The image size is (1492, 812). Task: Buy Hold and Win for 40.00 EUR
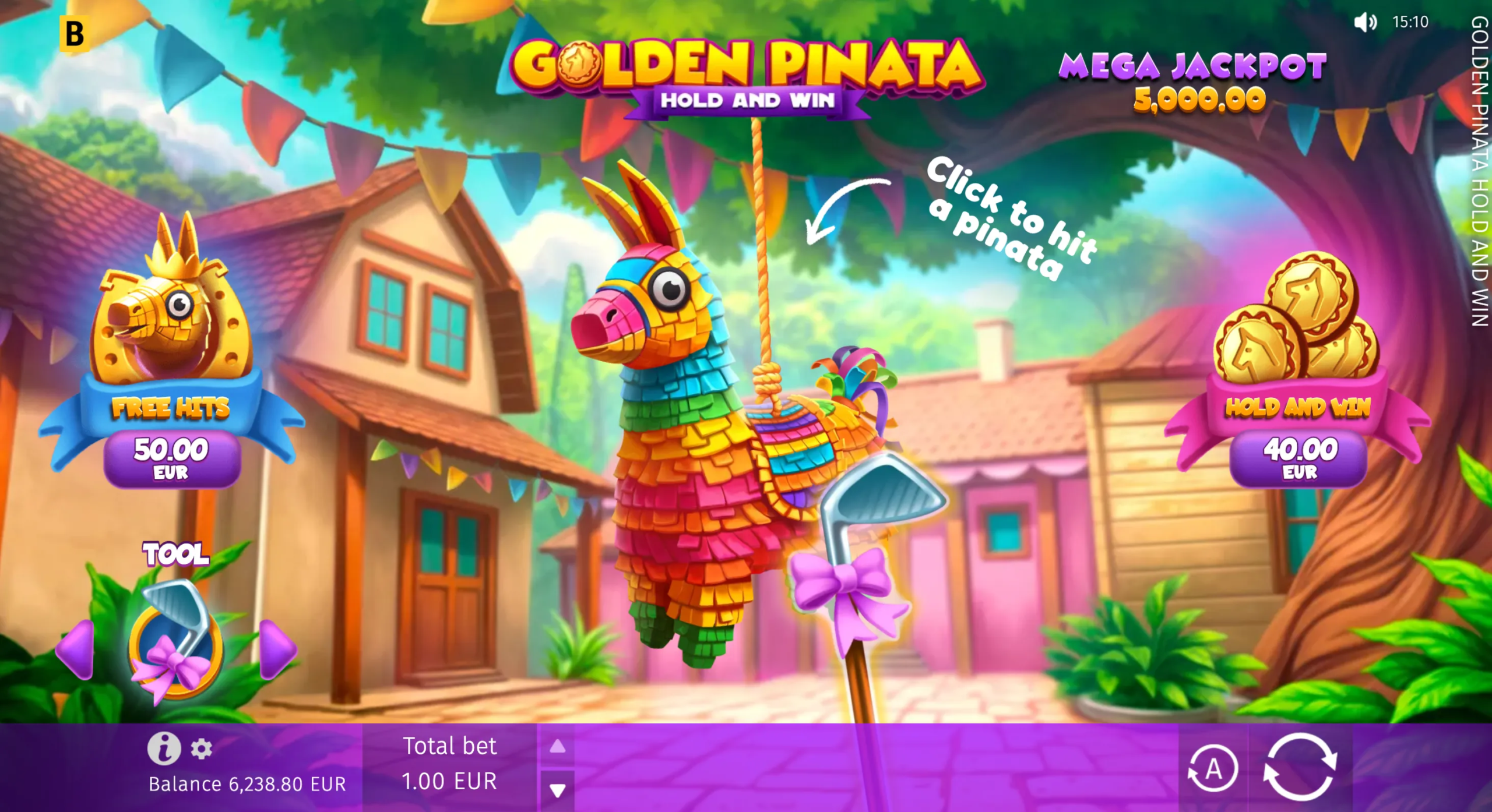(x=1299, y=457)
